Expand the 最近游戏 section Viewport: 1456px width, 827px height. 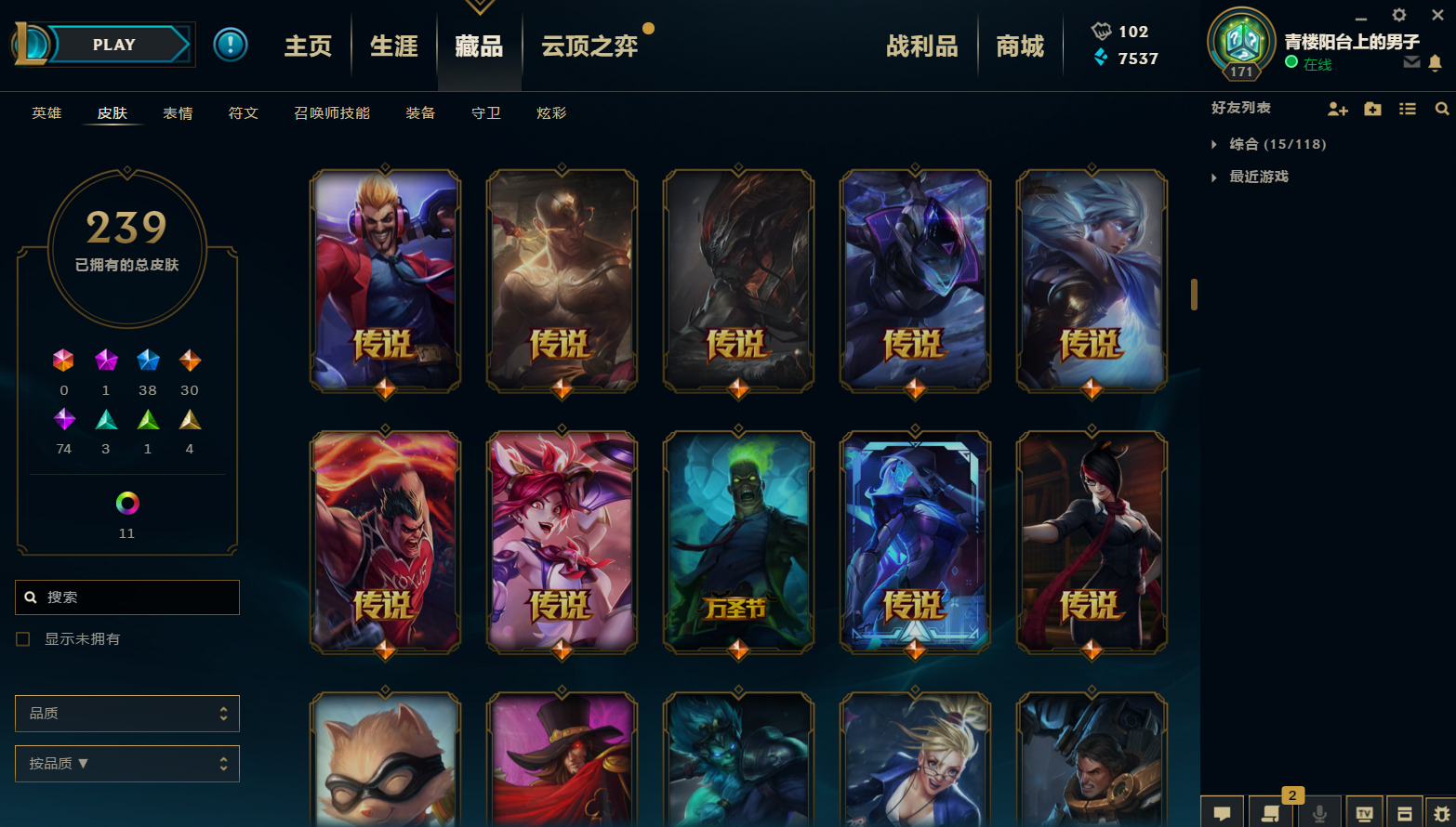coord(1260,177)
